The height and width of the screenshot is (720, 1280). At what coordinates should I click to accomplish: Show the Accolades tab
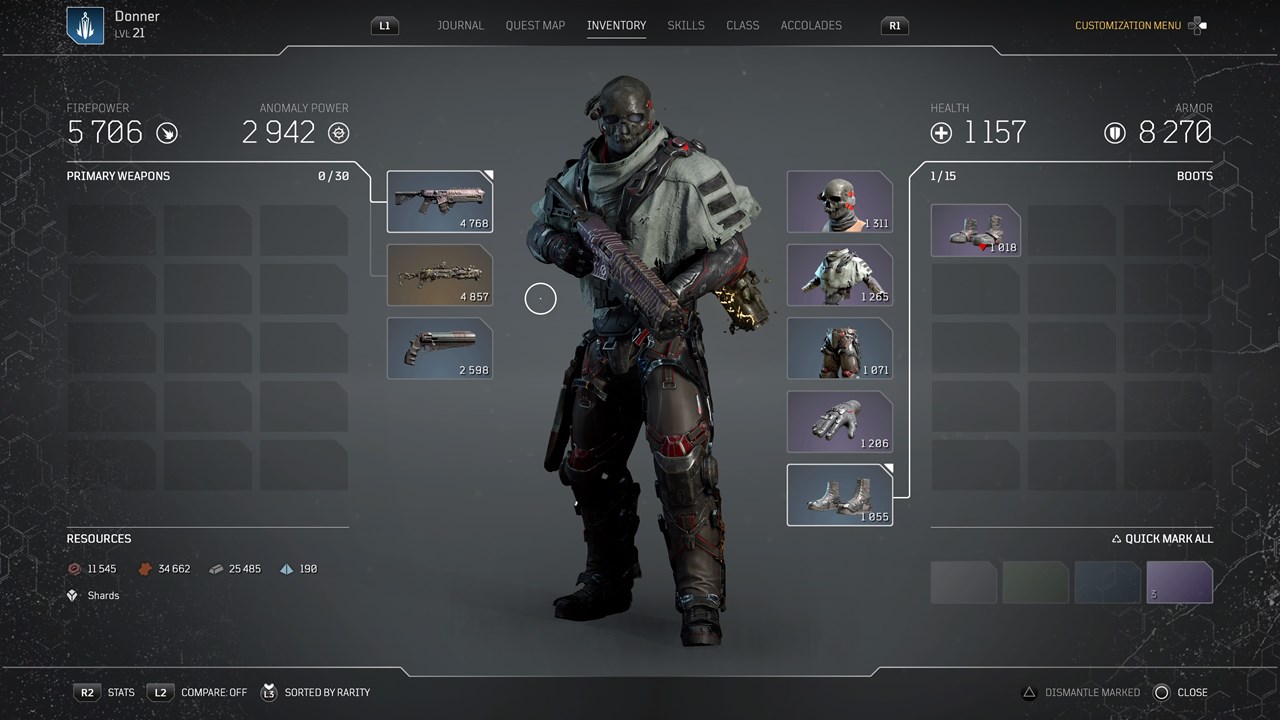811,25
